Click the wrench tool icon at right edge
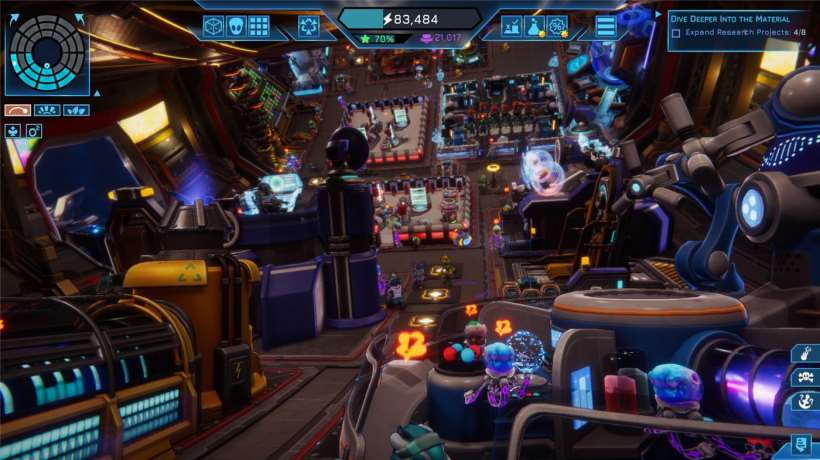820x460 pixels. pyautogui.click(x=805, y=353)
